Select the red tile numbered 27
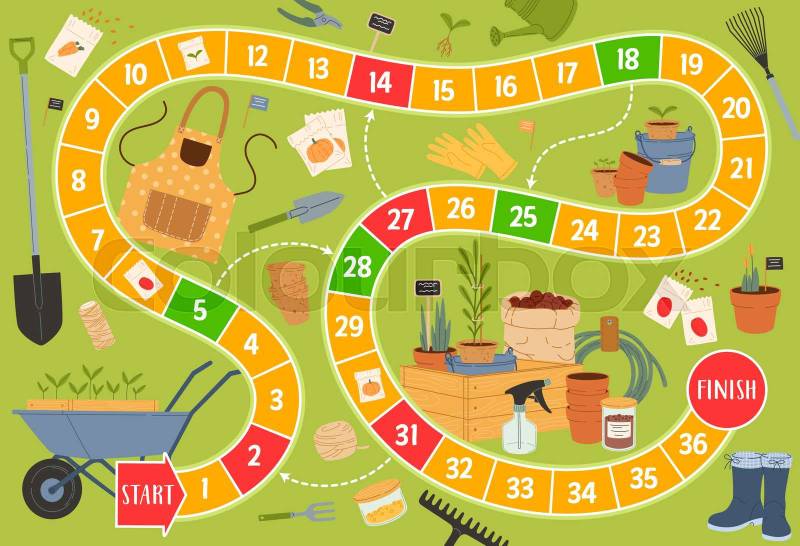The image size is (800, 546). [x=400, y=220]
